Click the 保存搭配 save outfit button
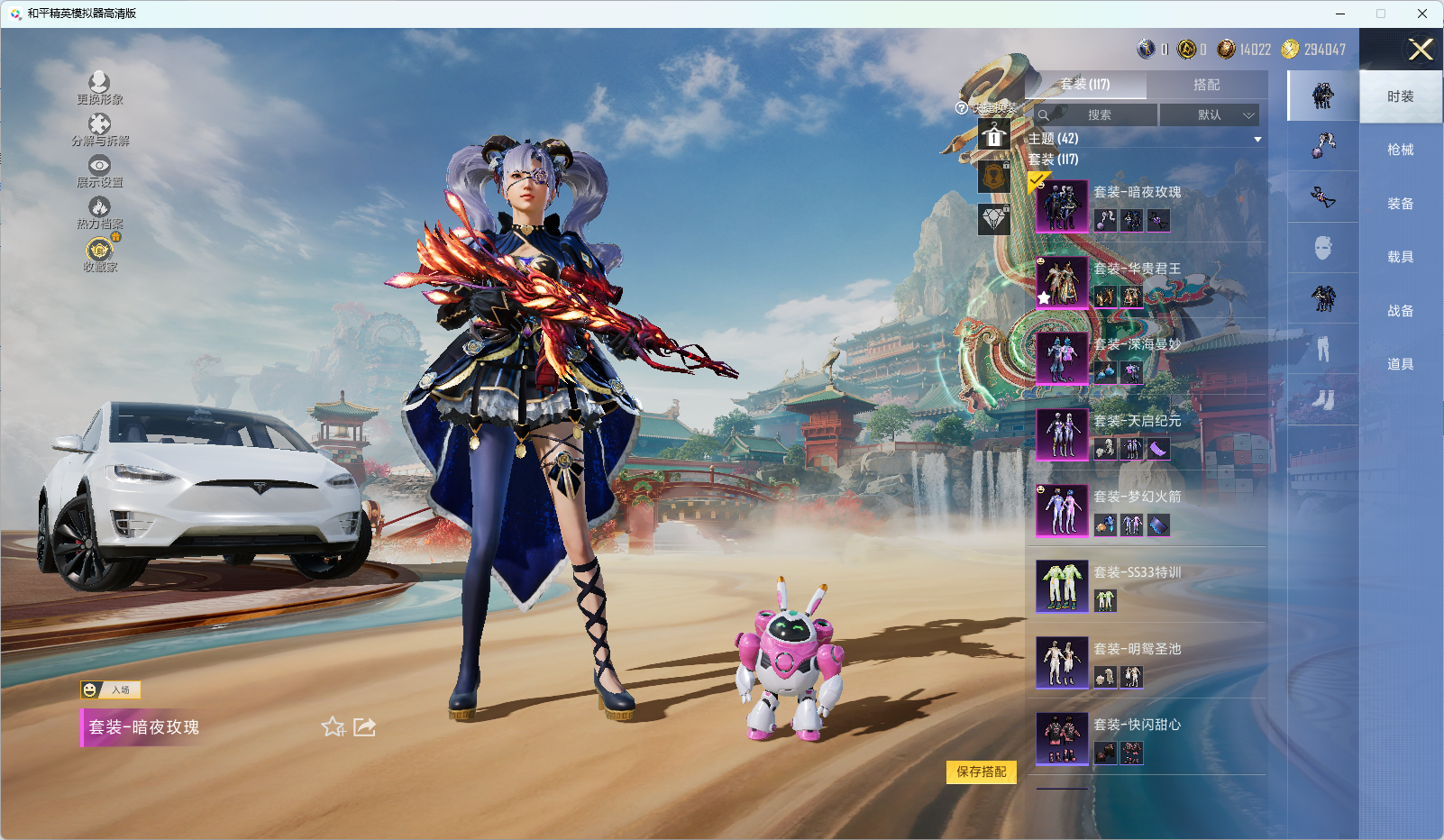The image size is (1444, 840). [x=981, y=772]
